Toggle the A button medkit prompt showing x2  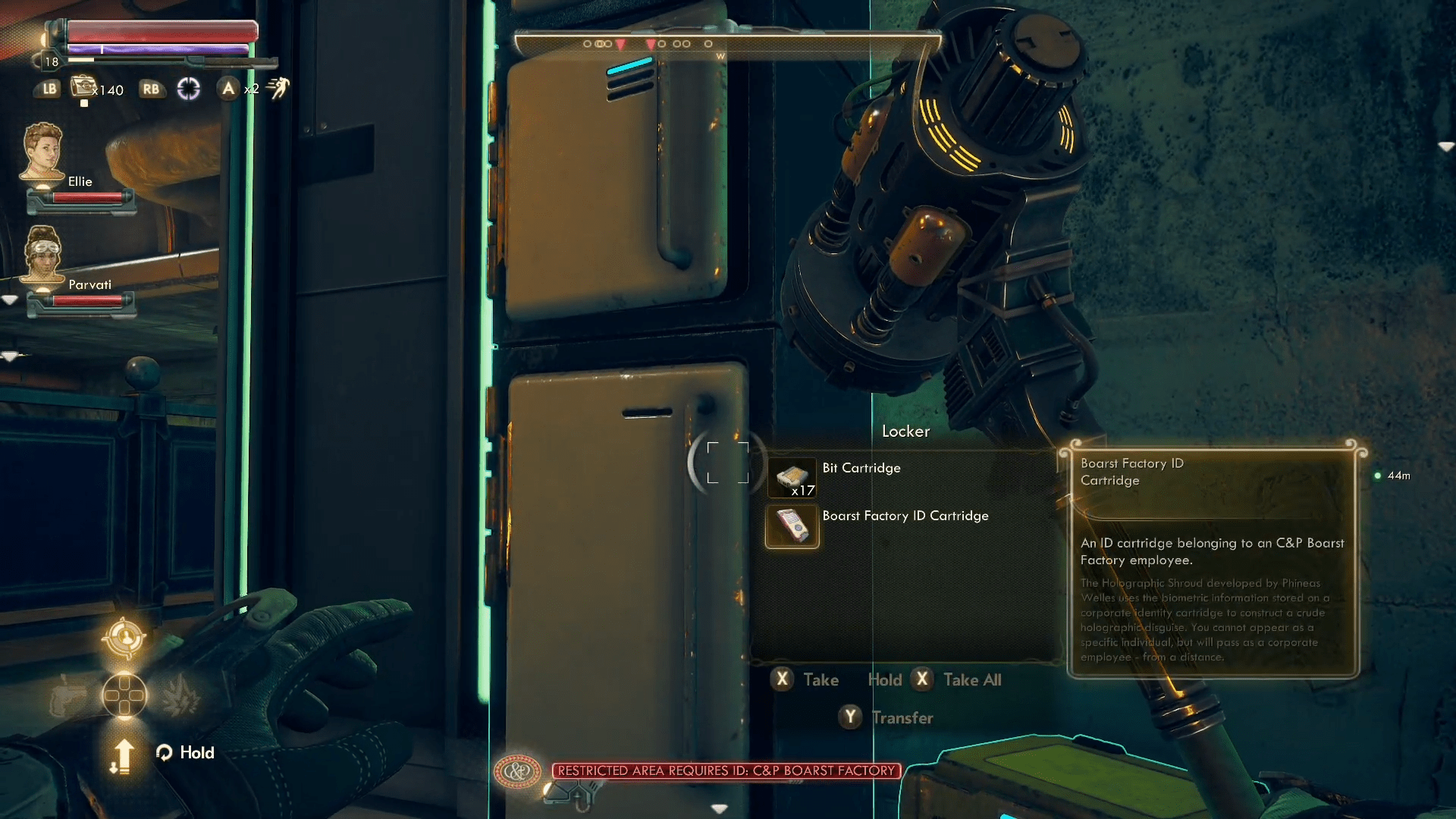coord(229,89)
